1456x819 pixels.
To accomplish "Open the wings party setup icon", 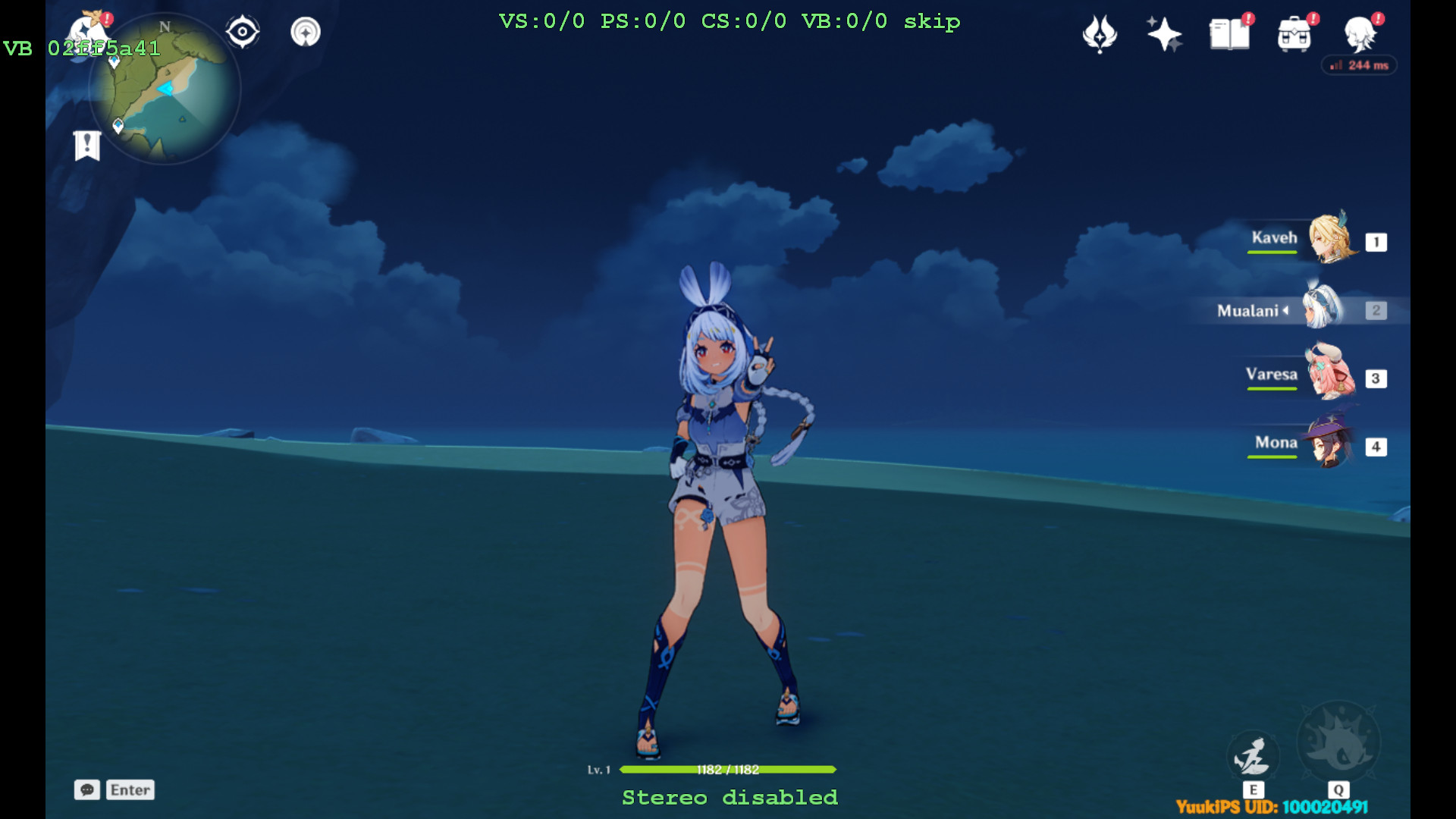I will 1100,34.
